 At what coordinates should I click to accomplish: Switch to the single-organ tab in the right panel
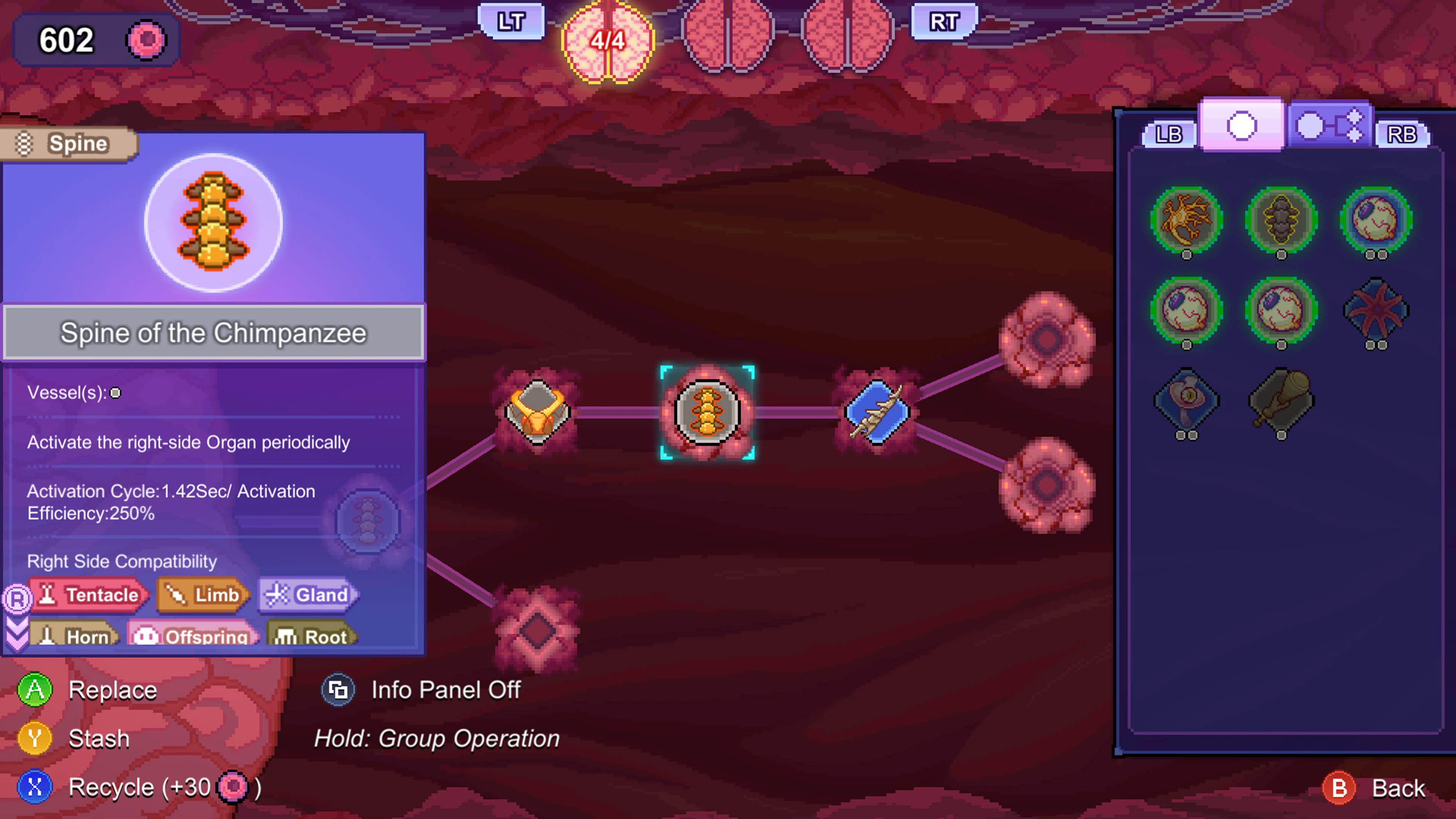[x=1241, y=126]
